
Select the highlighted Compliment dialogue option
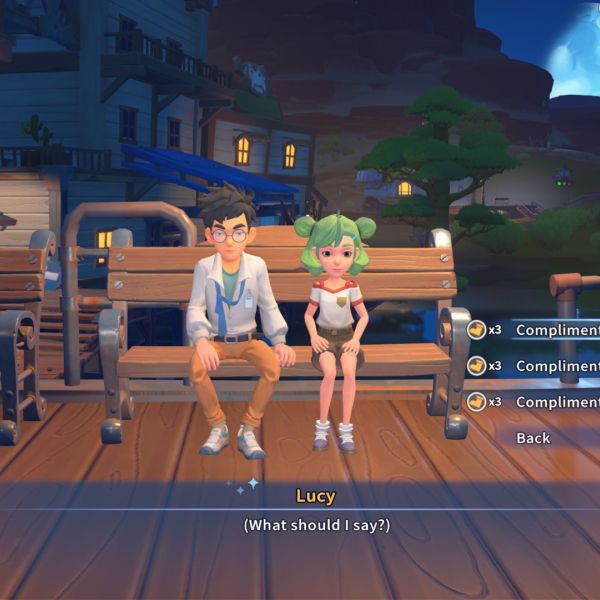(x=556, y=330)
